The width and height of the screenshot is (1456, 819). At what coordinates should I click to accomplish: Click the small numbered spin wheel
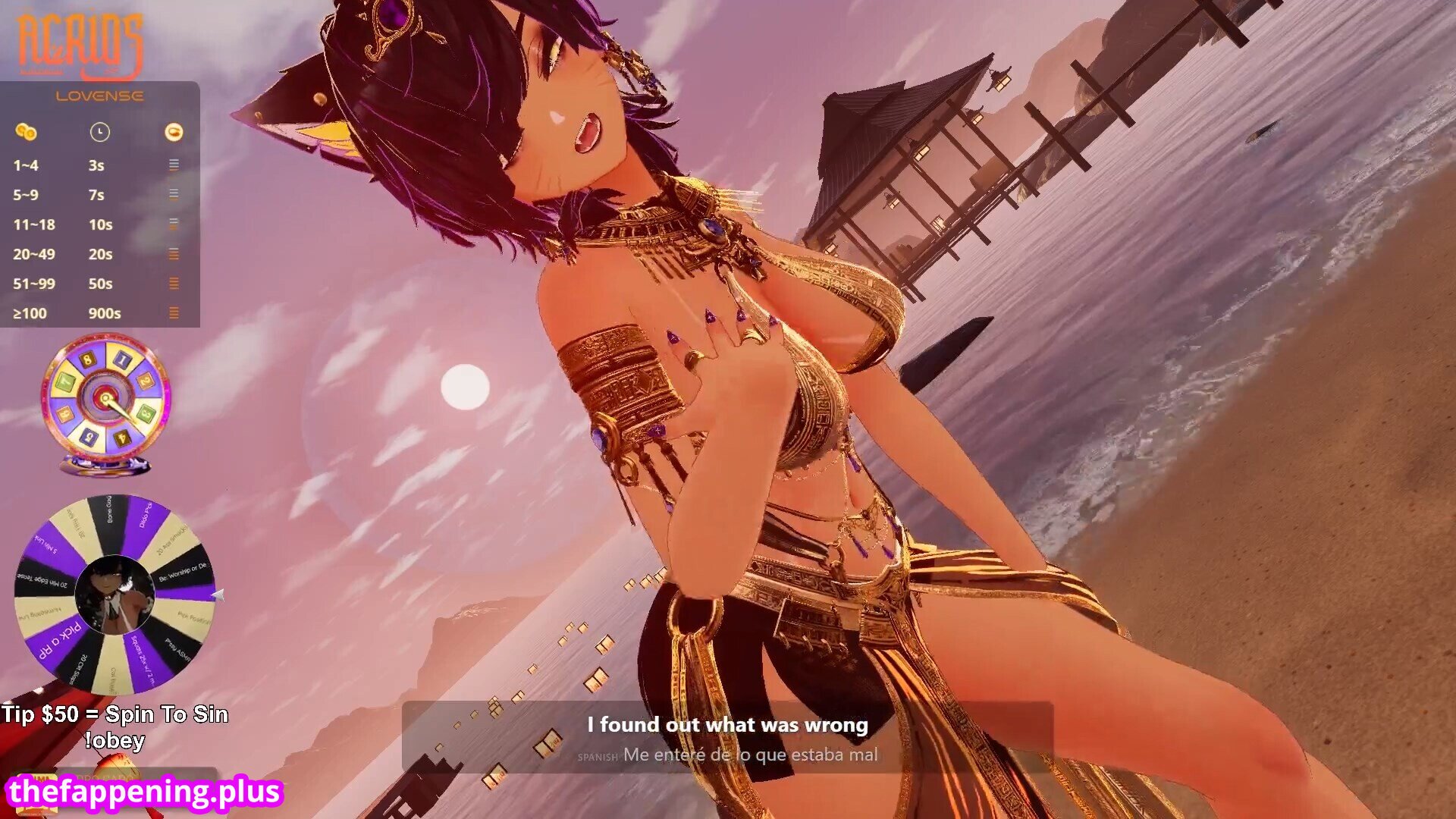click(105, 400)
